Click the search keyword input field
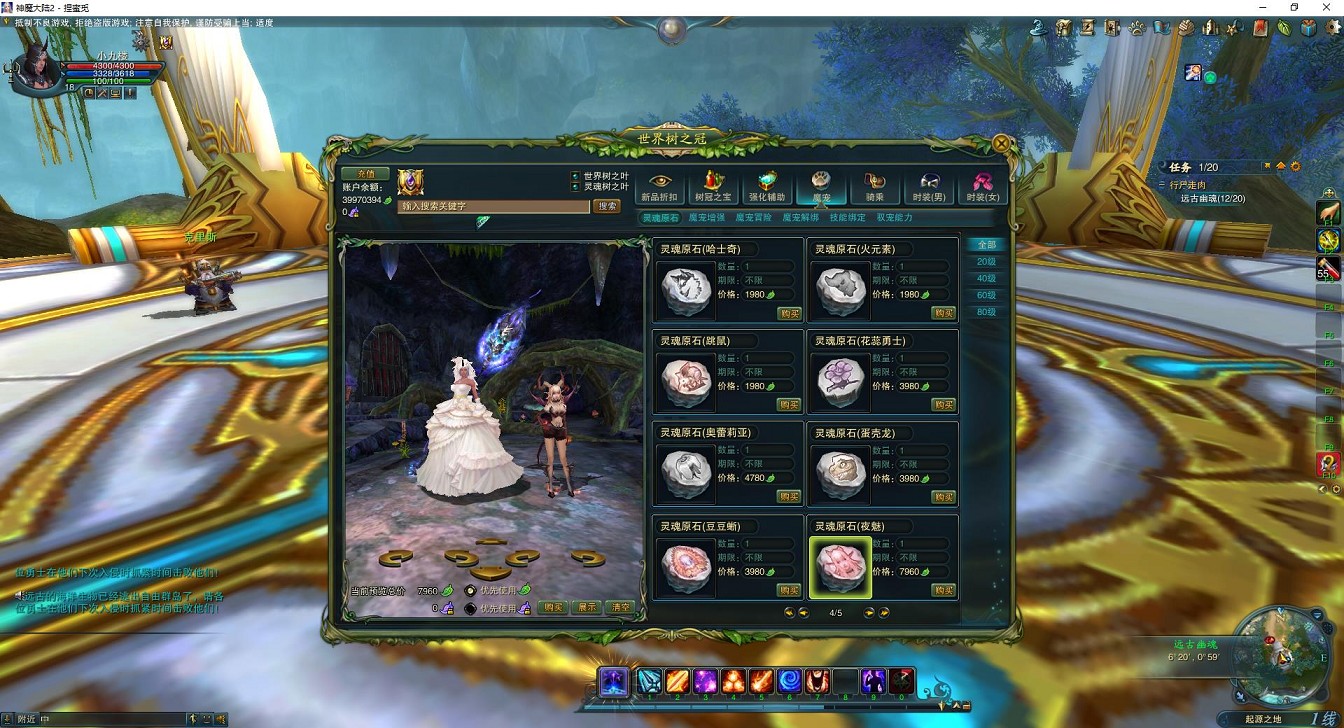The height and width of the screenshot is (728, 1344). click(493, 206)
